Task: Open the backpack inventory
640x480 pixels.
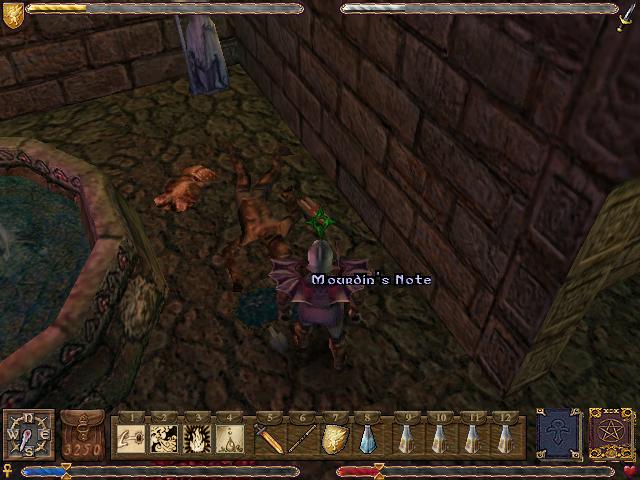Action: pos(82,434)
